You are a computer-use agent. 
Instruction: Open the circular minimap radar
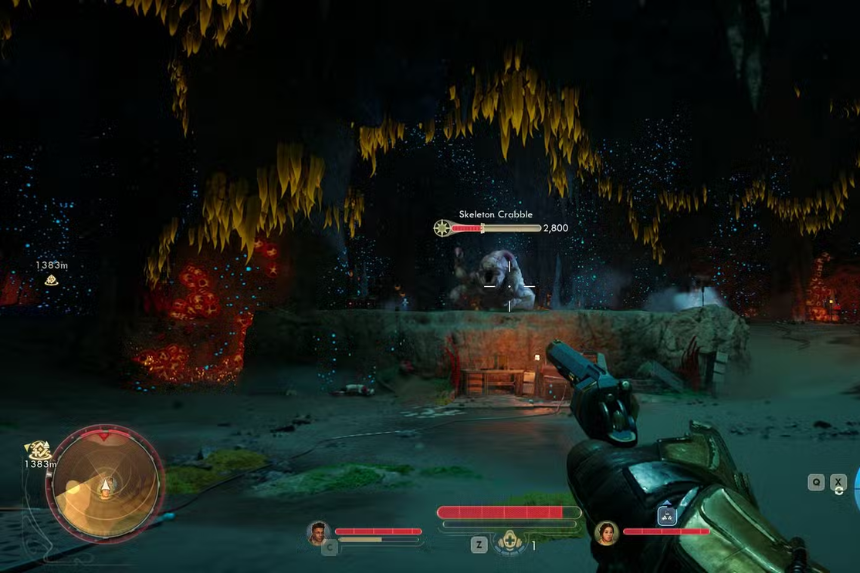click(105, 483)
